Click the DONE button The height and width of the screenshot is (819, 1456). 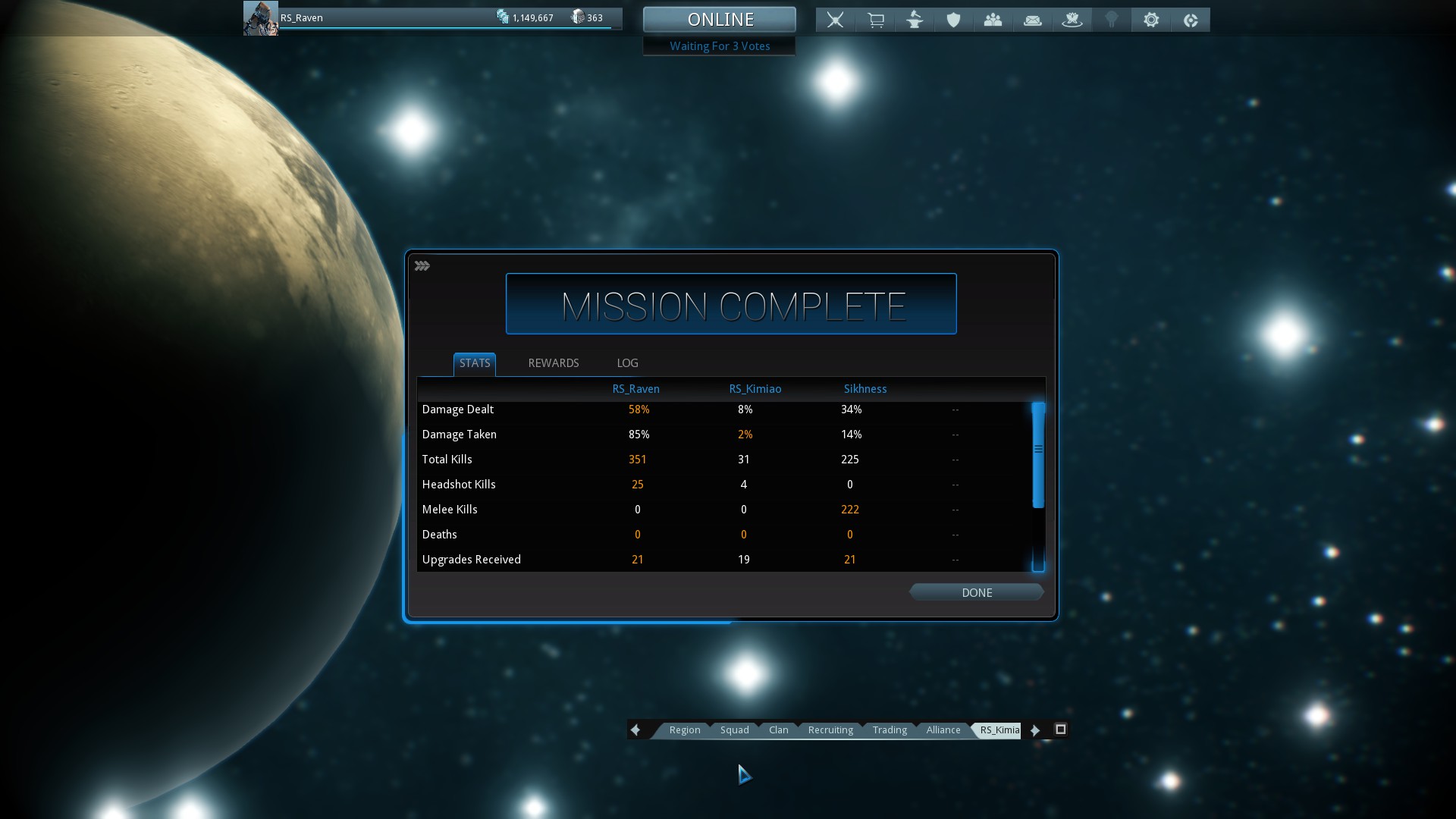[976, 592]
